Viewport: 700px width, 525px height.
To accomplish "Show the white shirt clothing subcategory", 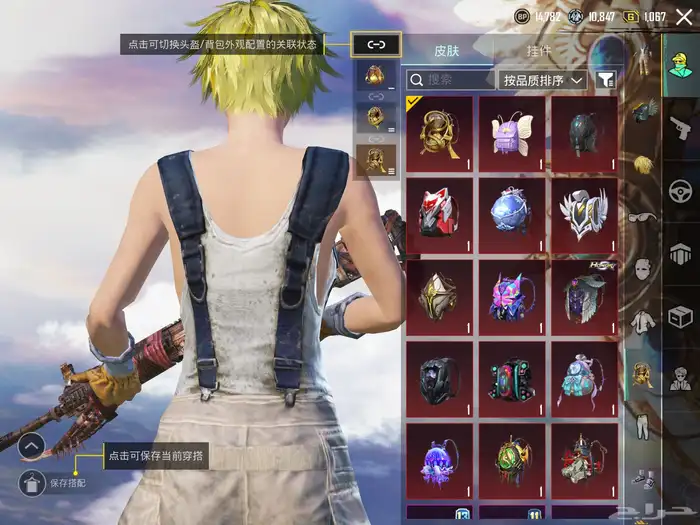I will 641,322.
